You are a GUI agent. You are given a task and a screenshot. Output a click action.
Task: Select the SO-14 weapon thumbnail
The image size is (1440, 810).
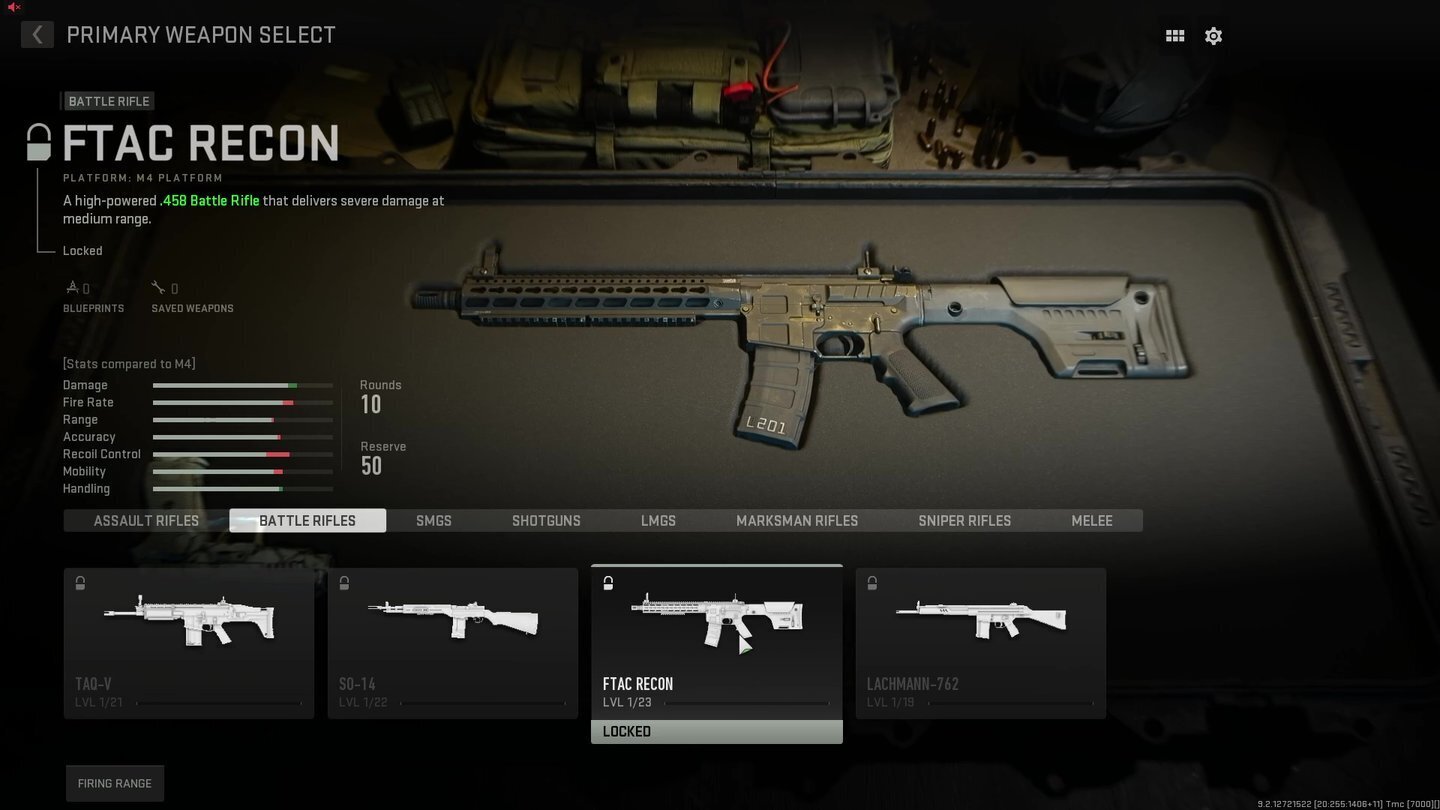click(x=452, y=620)
